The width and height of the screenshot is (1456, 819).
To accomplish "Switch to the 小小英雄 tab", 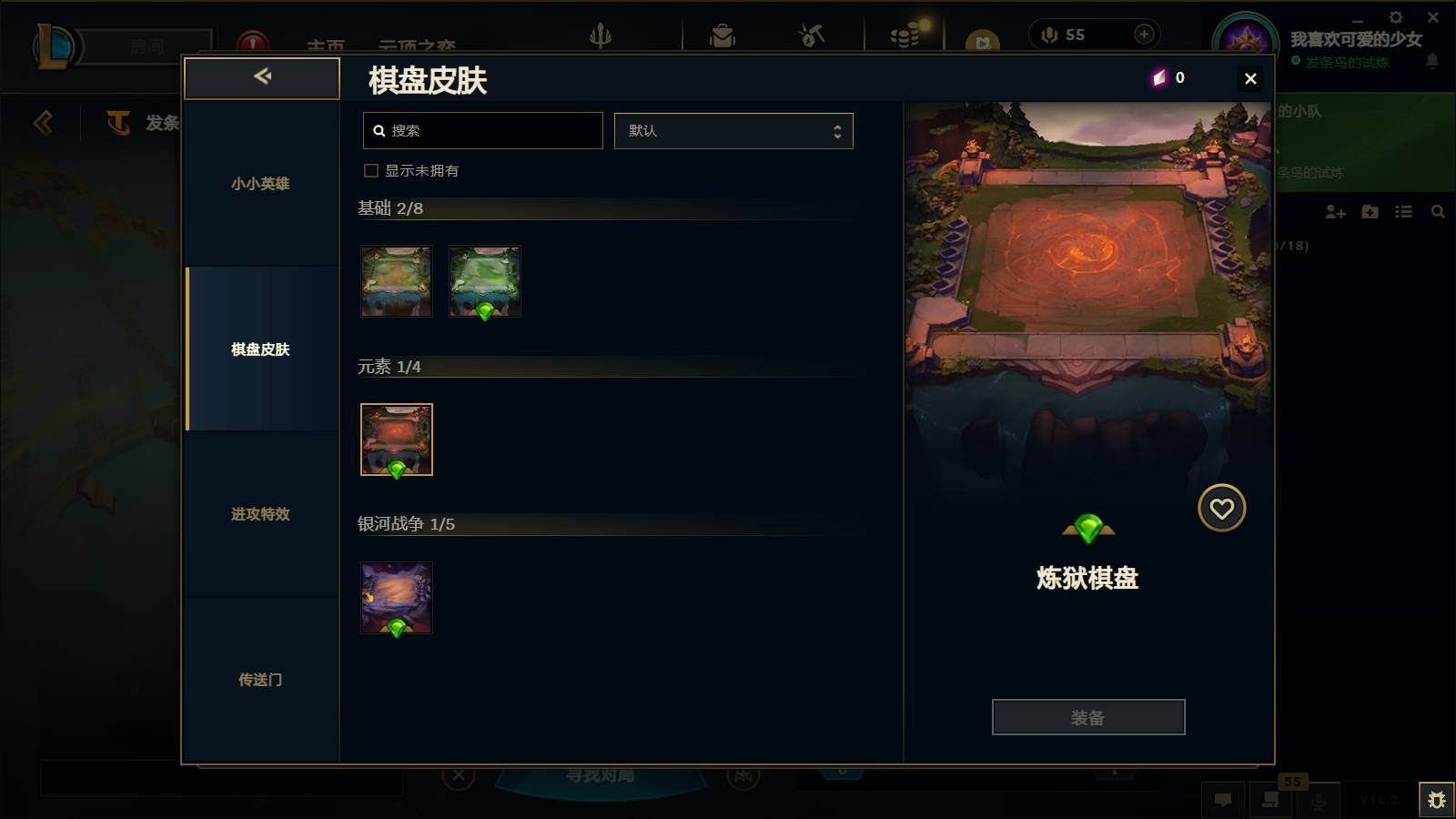I will 259,183.
